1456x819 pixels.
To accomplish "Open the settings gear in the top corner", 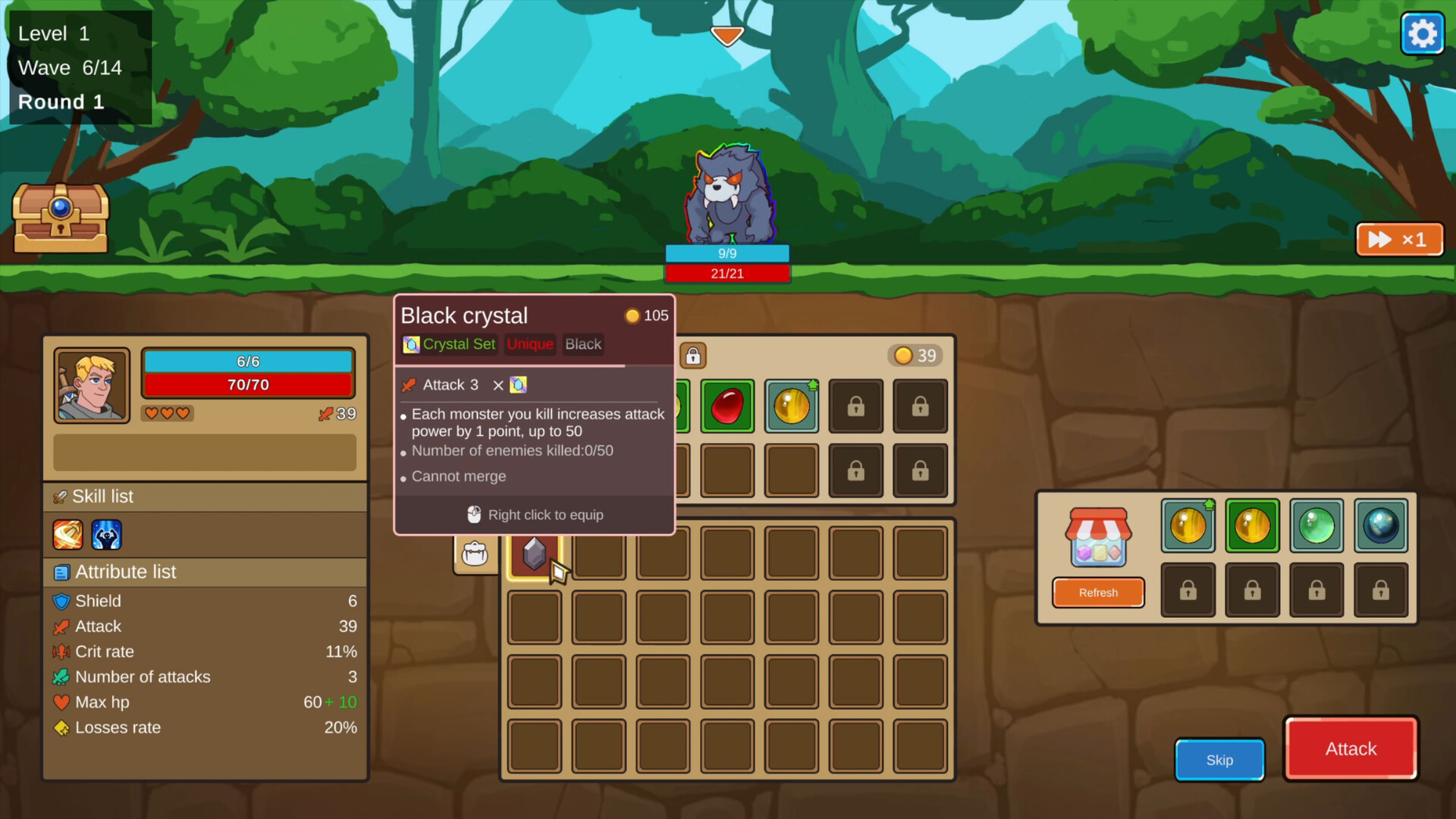I will click(1422, 33).
